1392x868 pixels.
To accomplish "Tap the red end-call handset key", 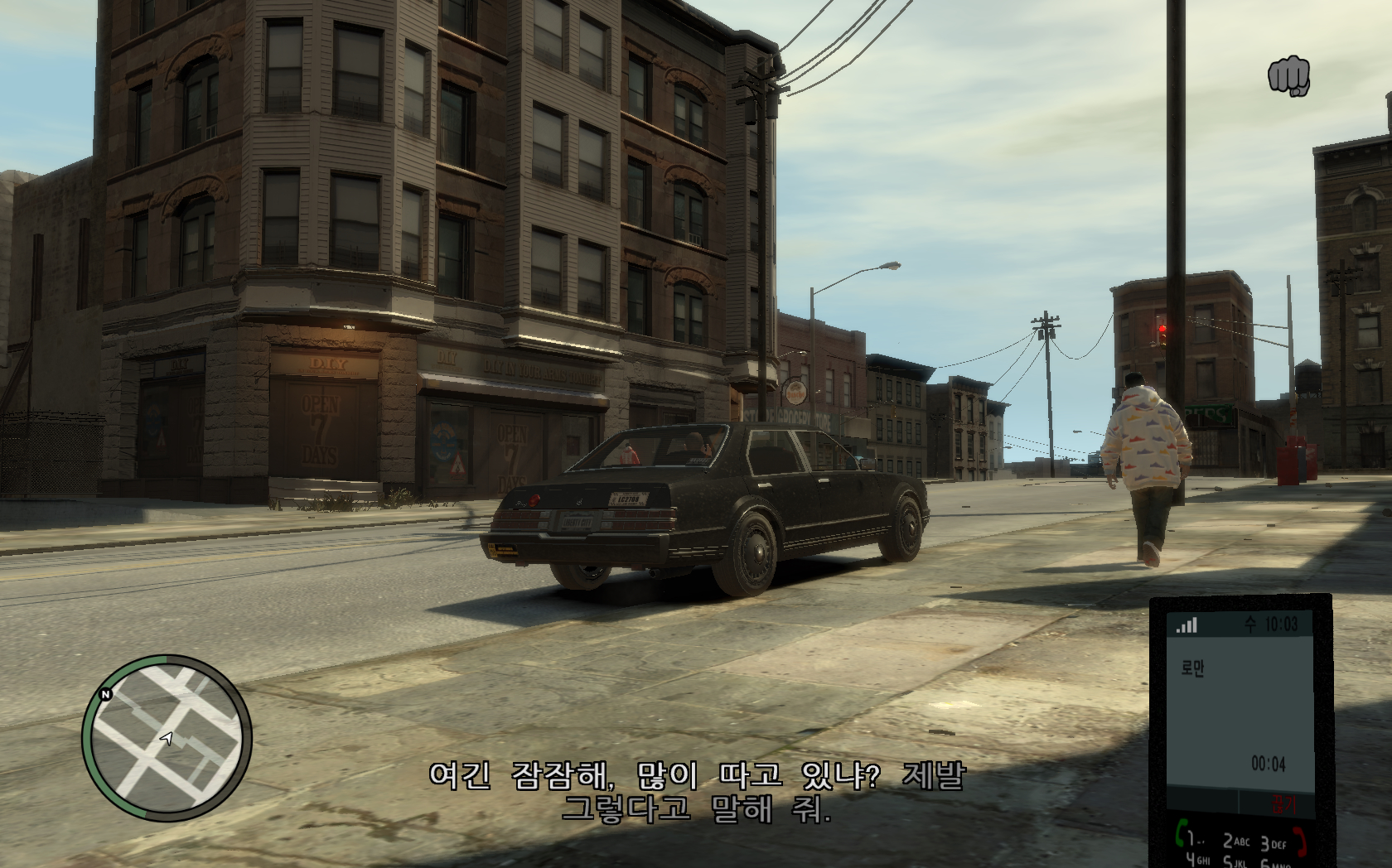I will coord(1302,841).
